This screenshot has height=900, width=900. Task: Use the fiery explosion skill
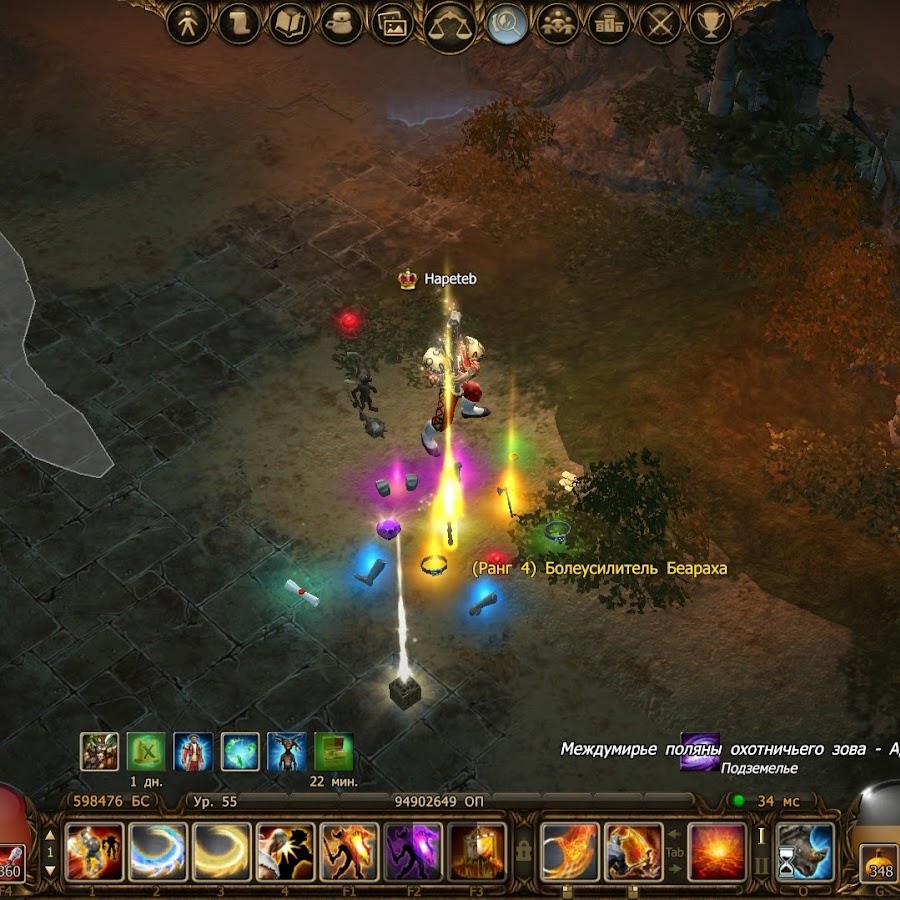click(x=717, y=851)
